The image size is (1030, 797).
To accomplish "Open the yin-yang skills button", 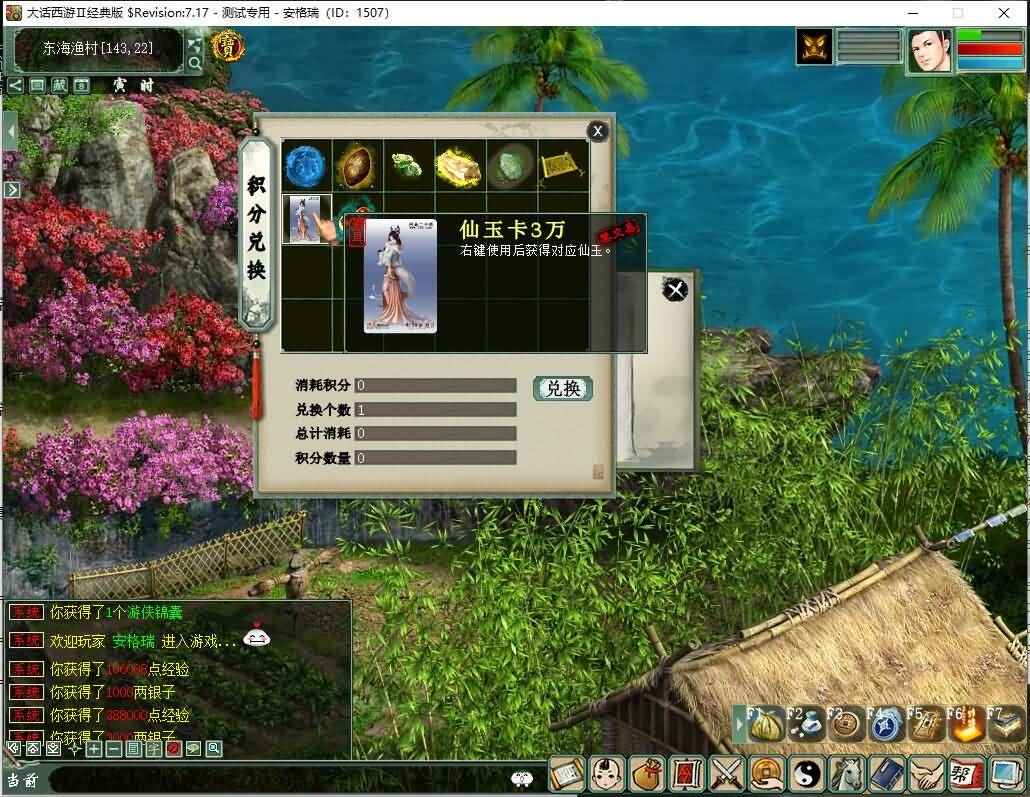I will tap(806, 773).
